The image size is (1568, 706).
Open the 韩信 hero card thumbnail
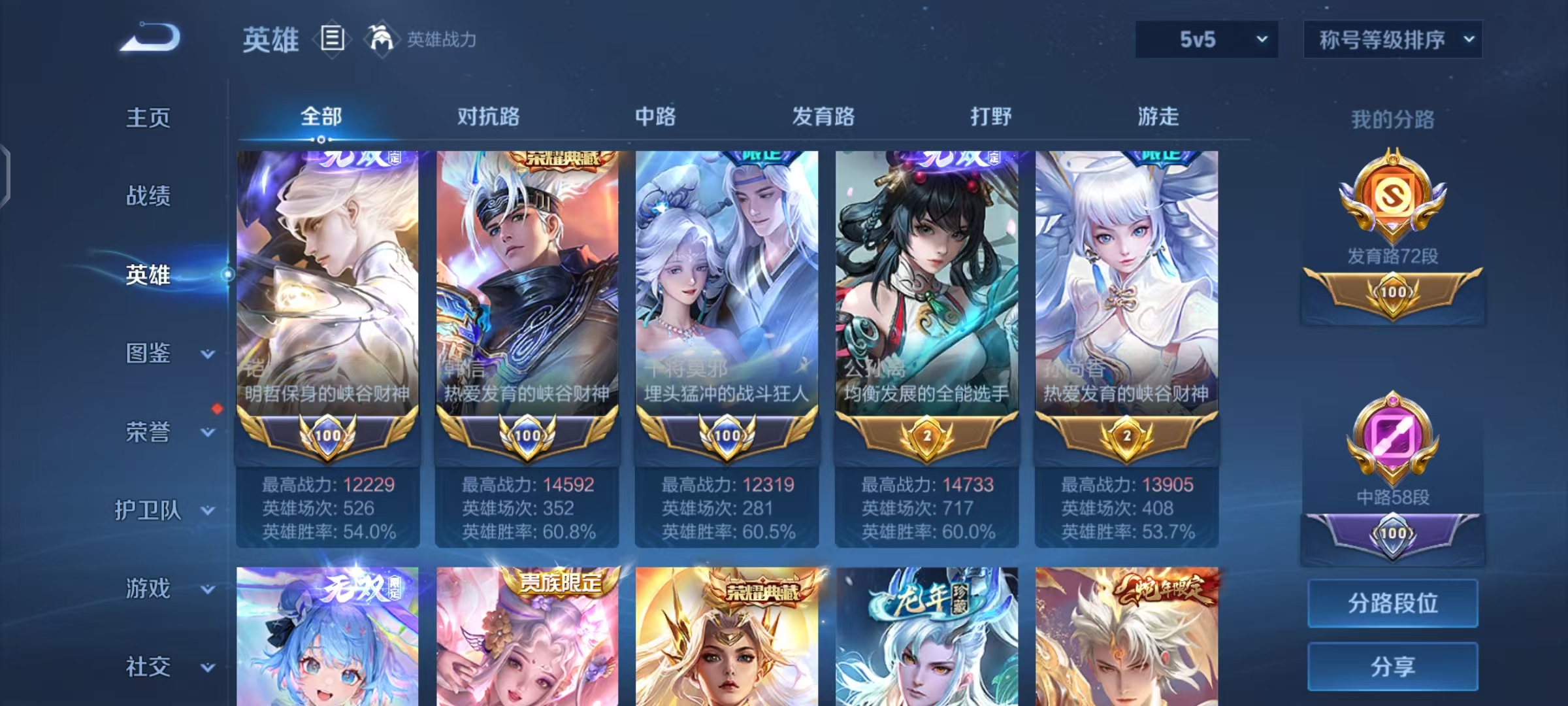(x=528, y=275)
